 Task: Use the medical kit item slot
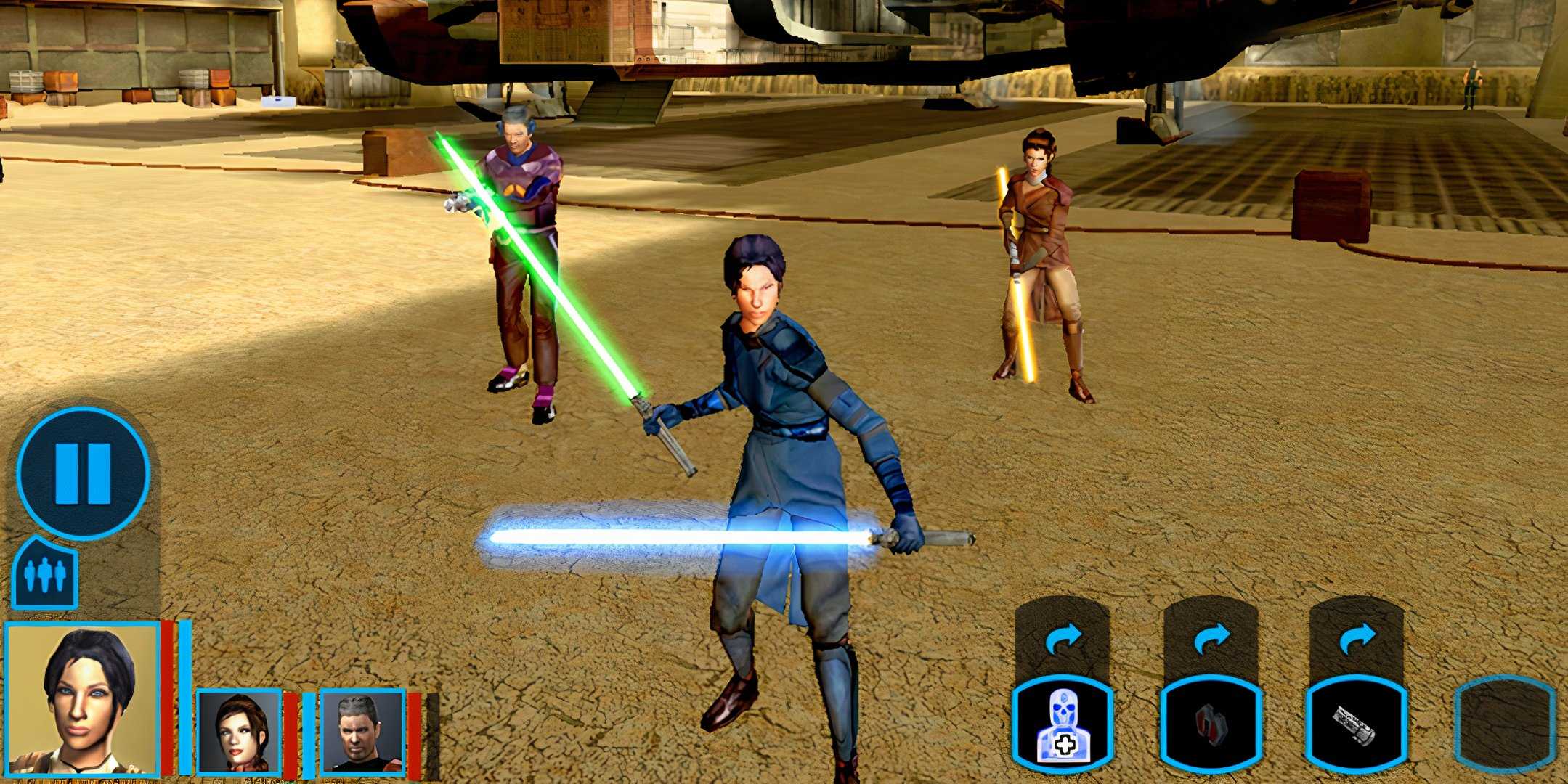pyautogui.click(x=1063, y=724)
